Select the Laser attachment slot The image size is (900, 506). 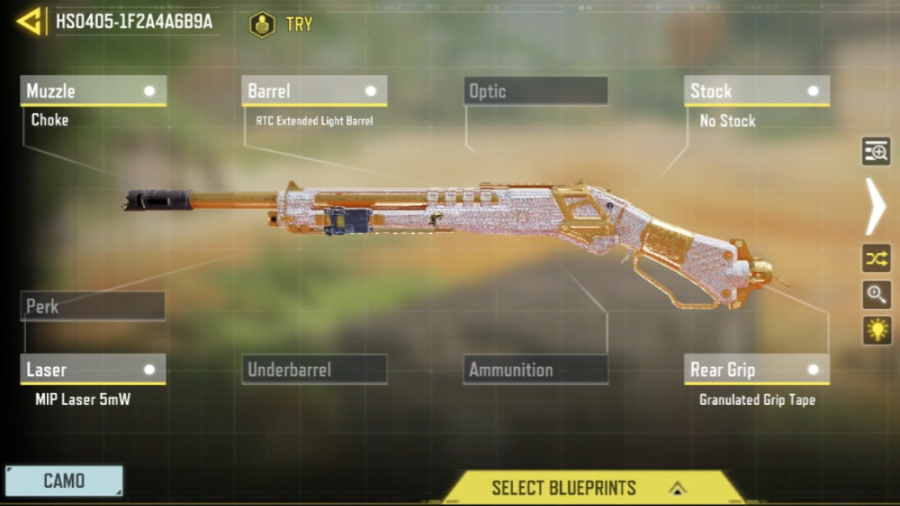pos(93,369)
